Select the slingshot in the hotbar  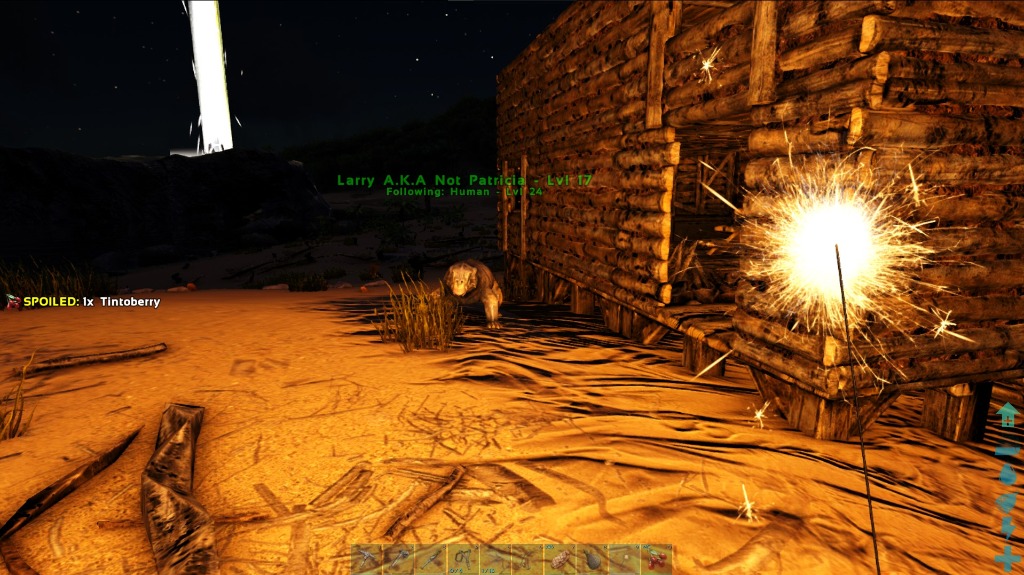click(463, 559)
